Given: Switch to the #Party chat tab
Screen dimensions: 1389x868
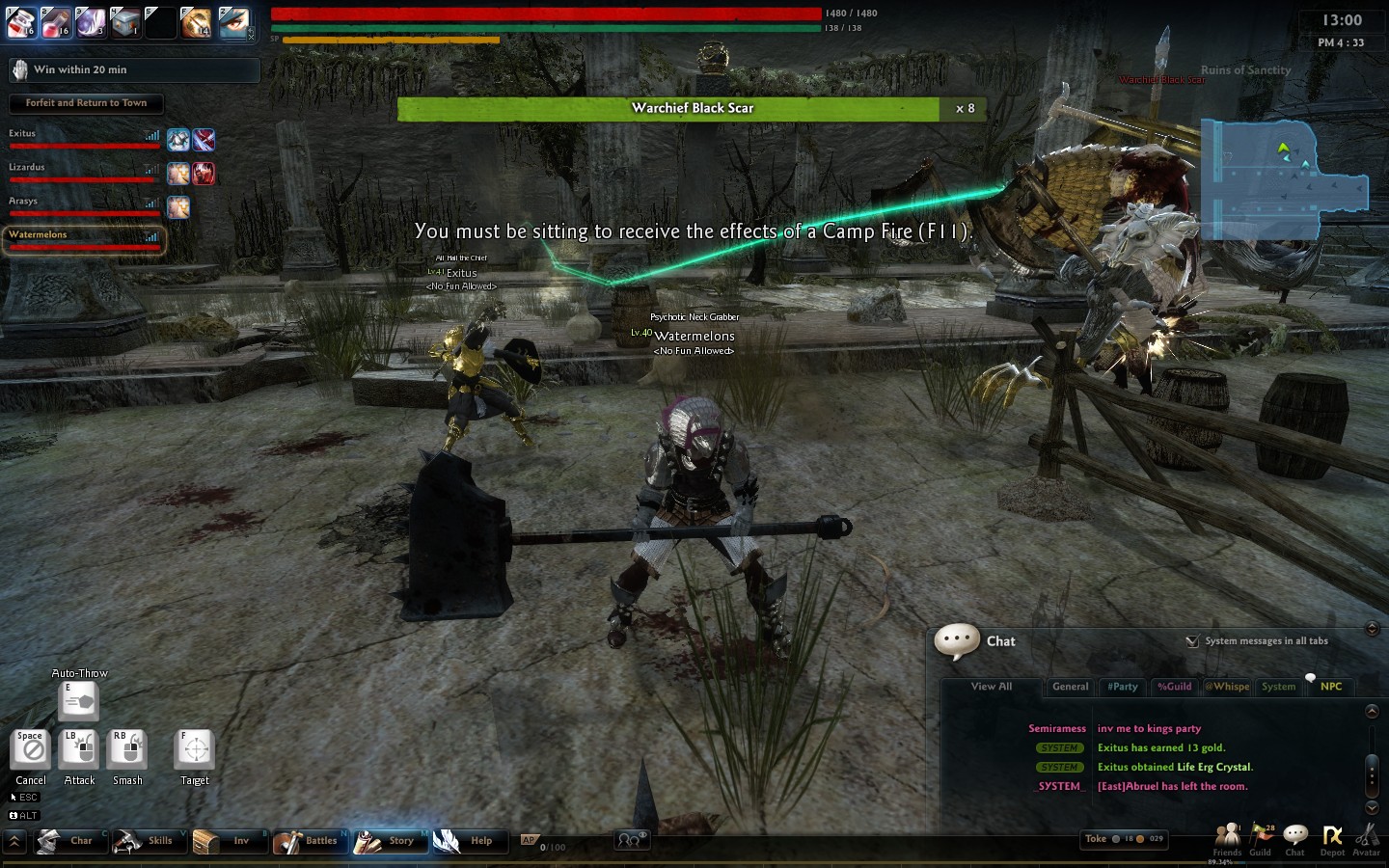Looking at the screenshot, I should point(1123,687).
